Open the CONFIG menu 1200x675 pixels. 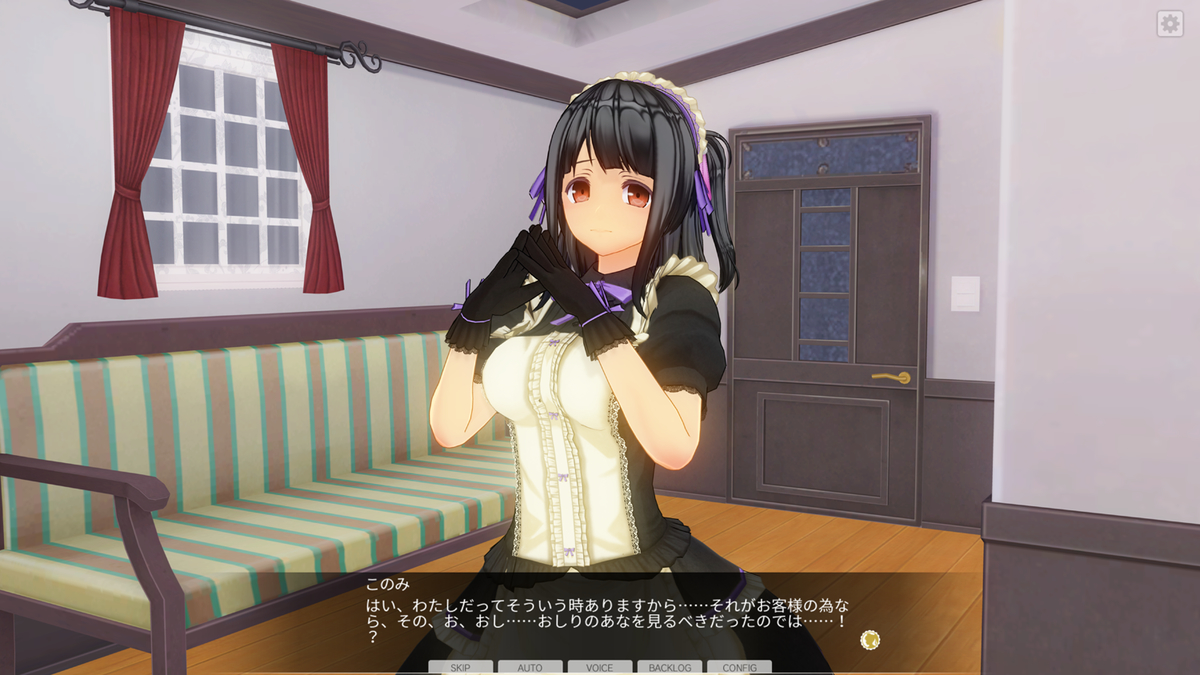point(739,667)
